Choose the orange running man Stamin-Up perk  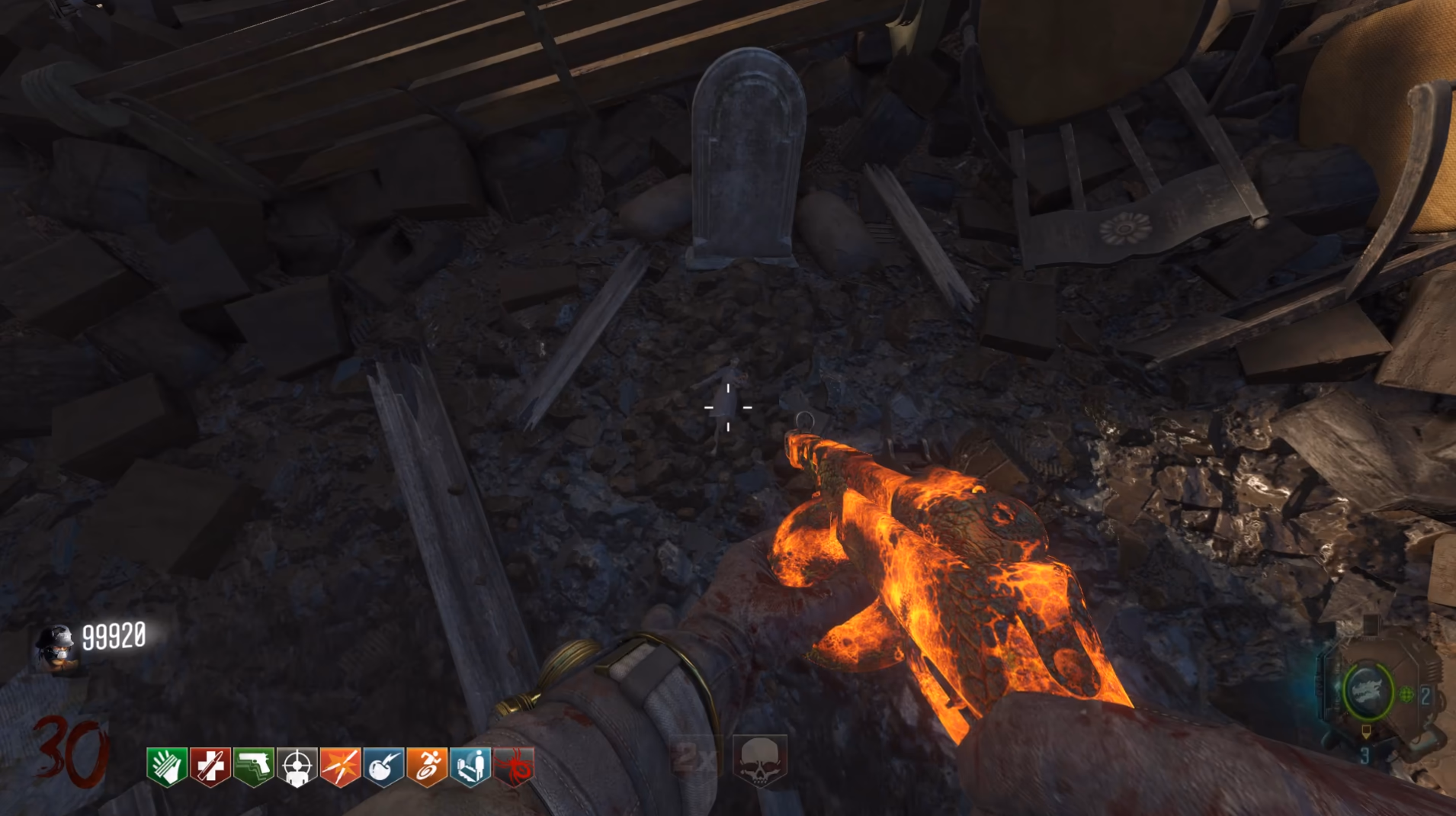click(x=428, y=766)
